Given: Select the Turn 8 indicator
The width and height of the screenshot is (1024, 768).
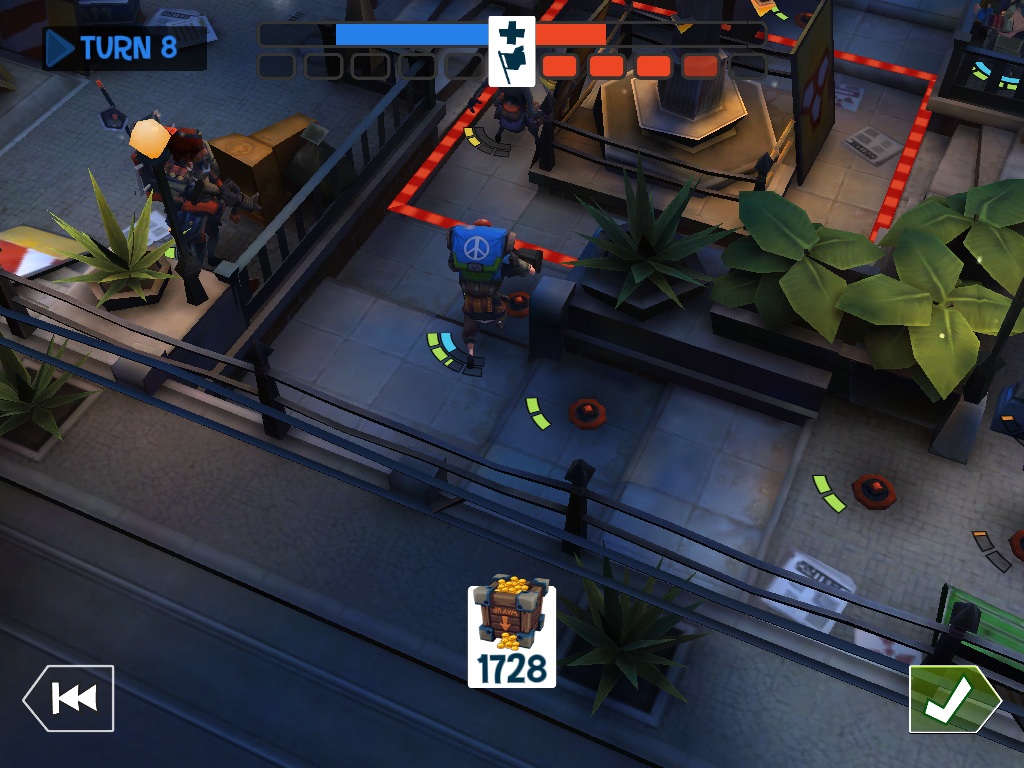Looking at the screenshot, I should point(124,48).
